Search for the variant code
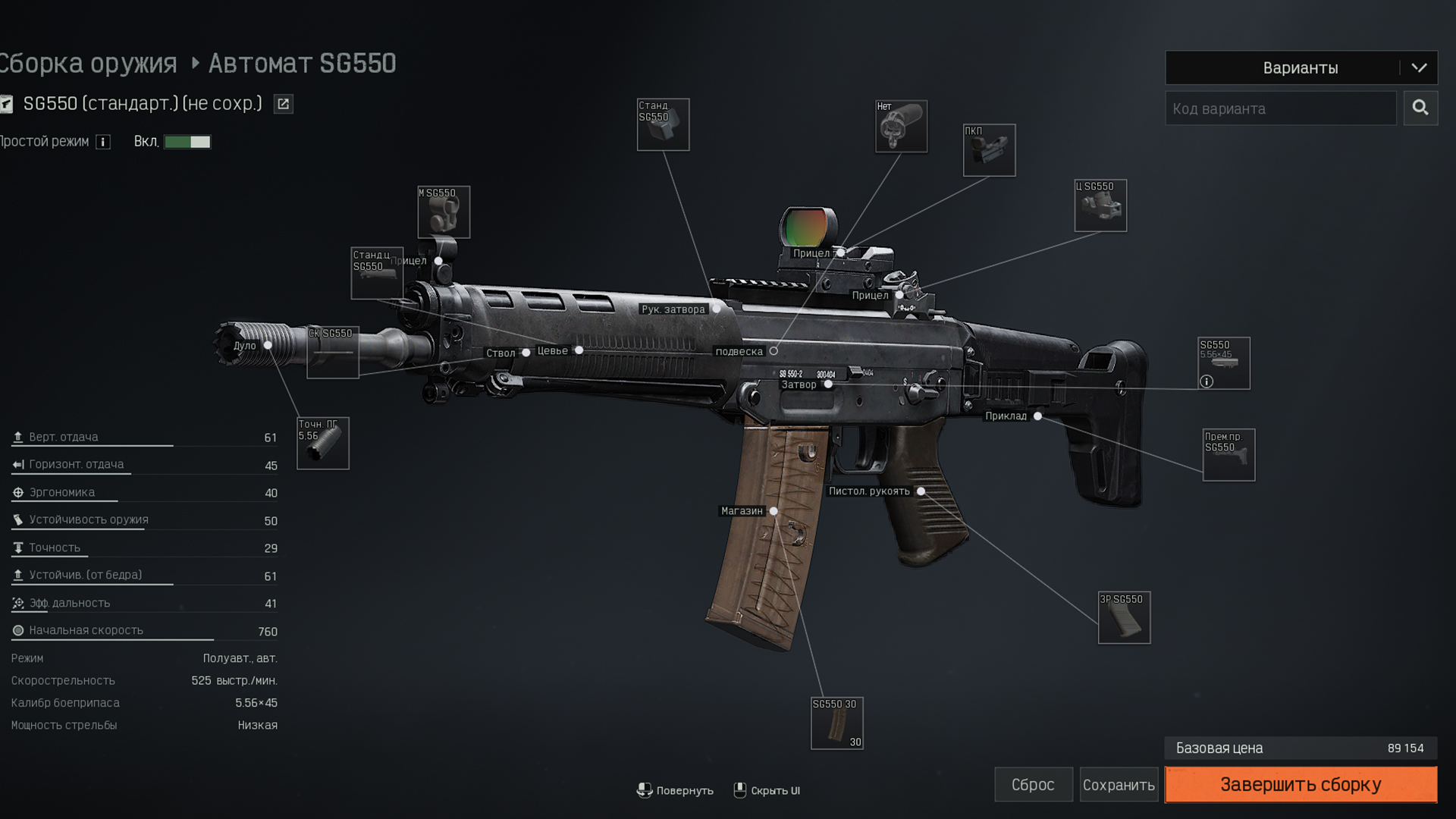 1420,108
